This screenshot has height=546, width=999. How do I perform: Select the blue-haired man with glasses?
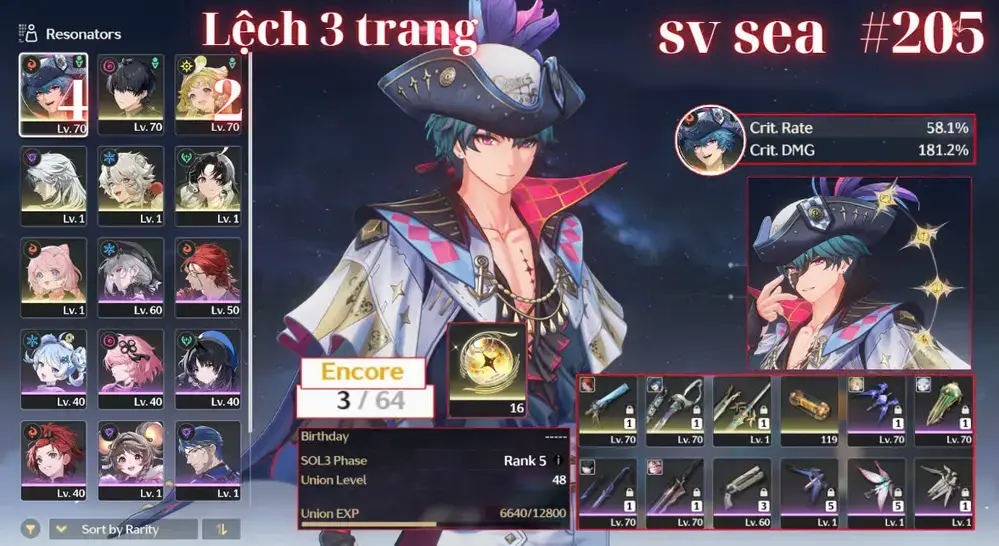click(208, 459)
